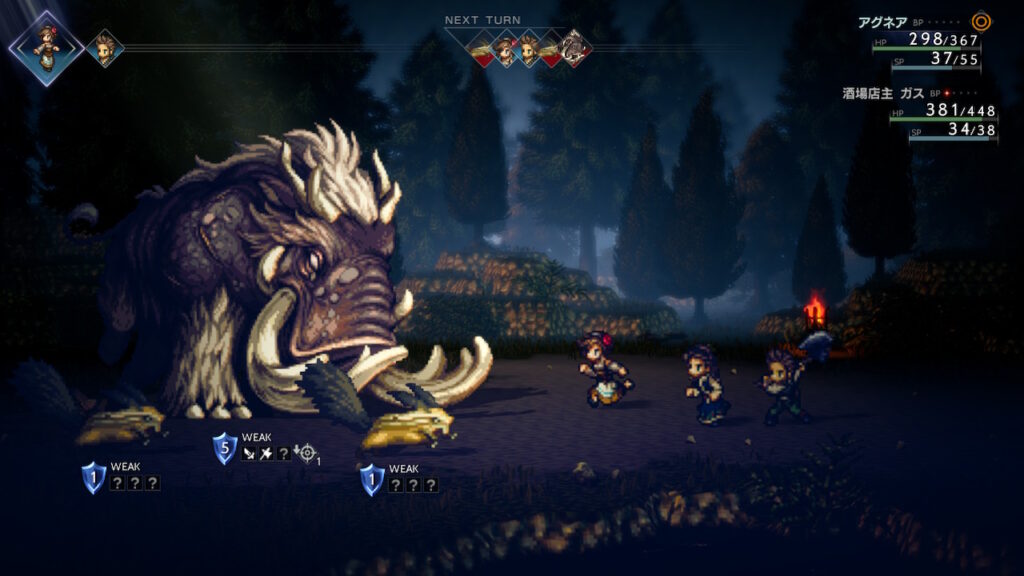Select Agnea's large active-turn portrait
The width and height of the screenshot is (1024, 576).
click(x=45, y=47)
